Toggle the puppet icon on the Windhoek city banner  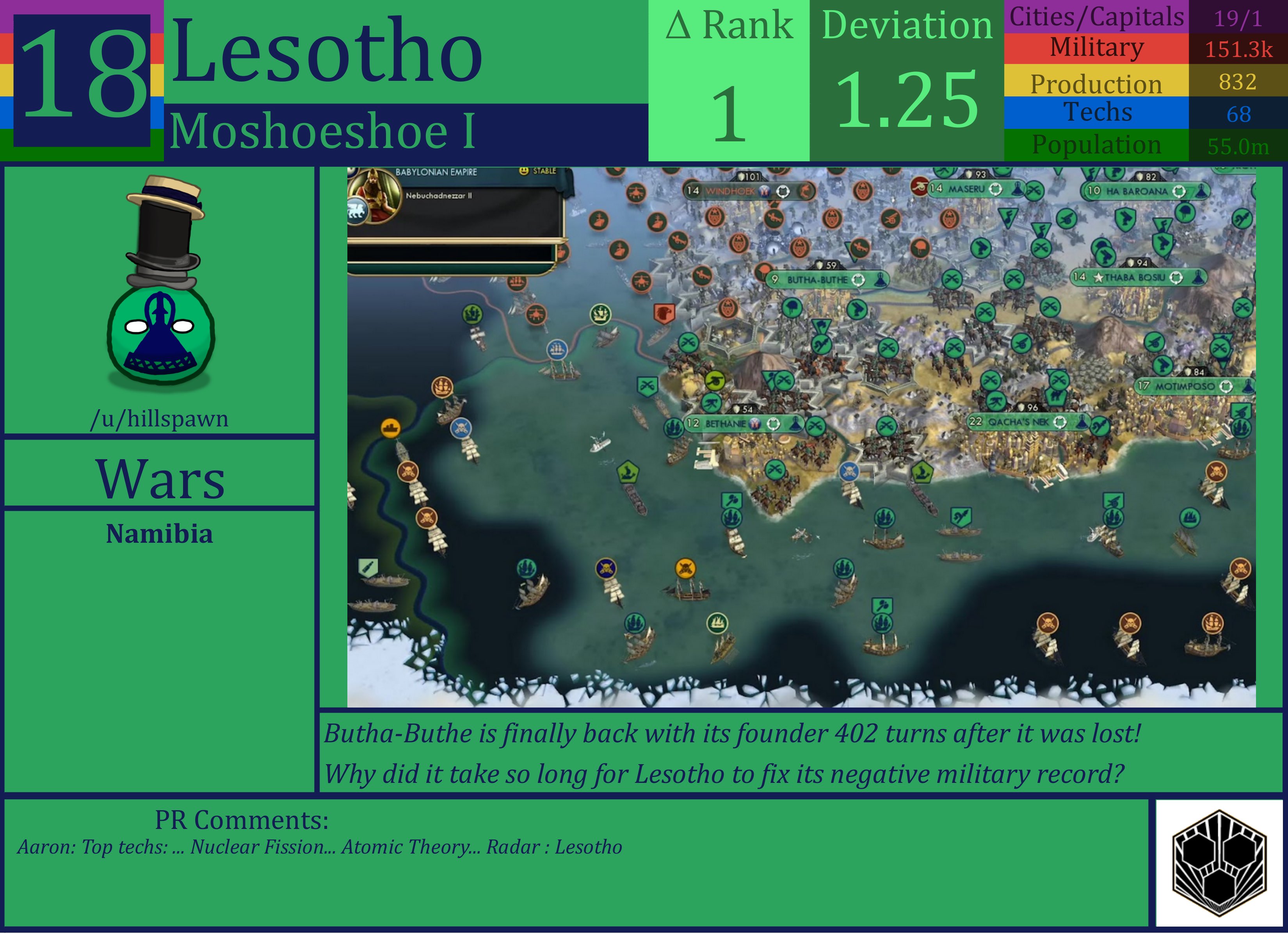click(x=783, y=191)
